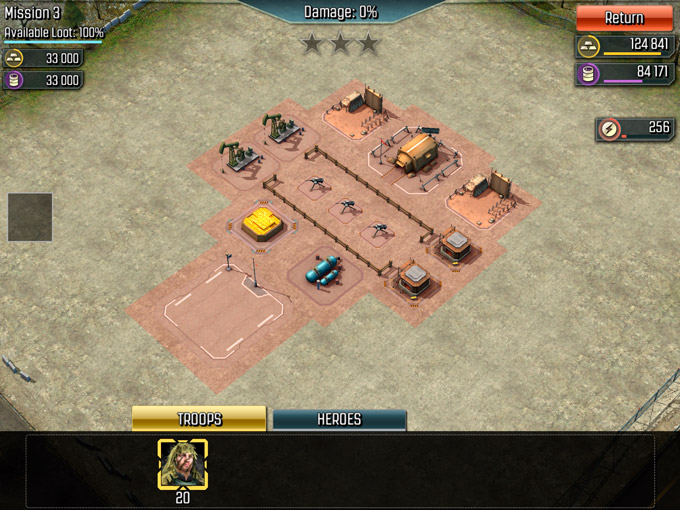
Task: Open the Heroes tab
Action: [339, 420]
